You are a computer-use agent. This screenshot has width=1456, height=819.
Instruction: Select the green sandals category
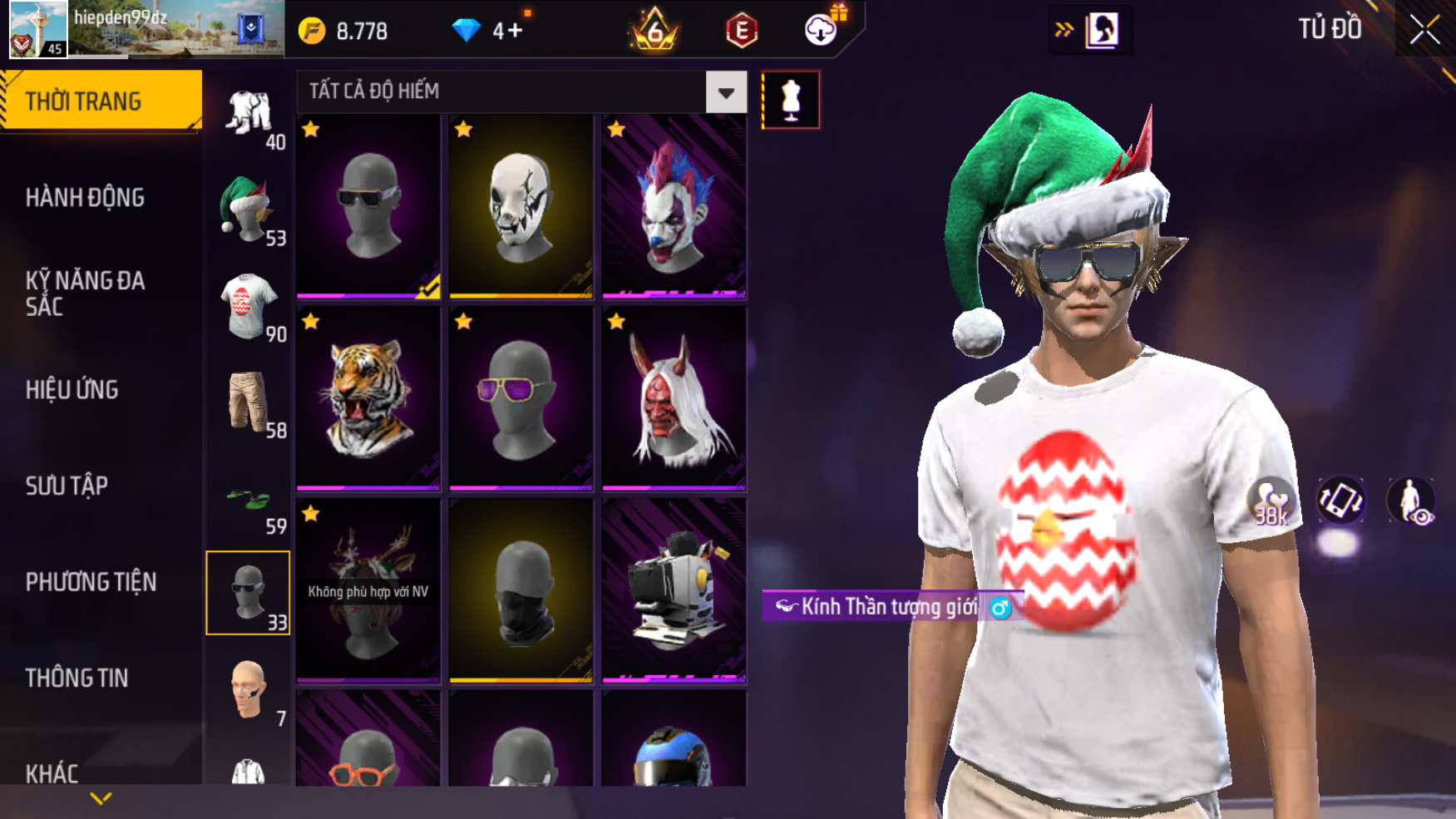coord(248,501)
